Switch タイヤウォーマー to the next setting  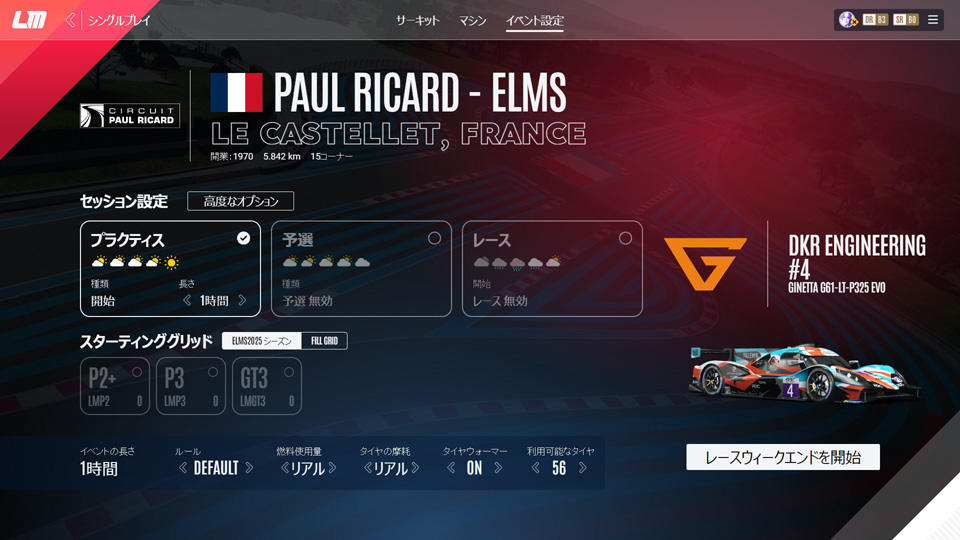pyautogui.click(x=498, y=468)
